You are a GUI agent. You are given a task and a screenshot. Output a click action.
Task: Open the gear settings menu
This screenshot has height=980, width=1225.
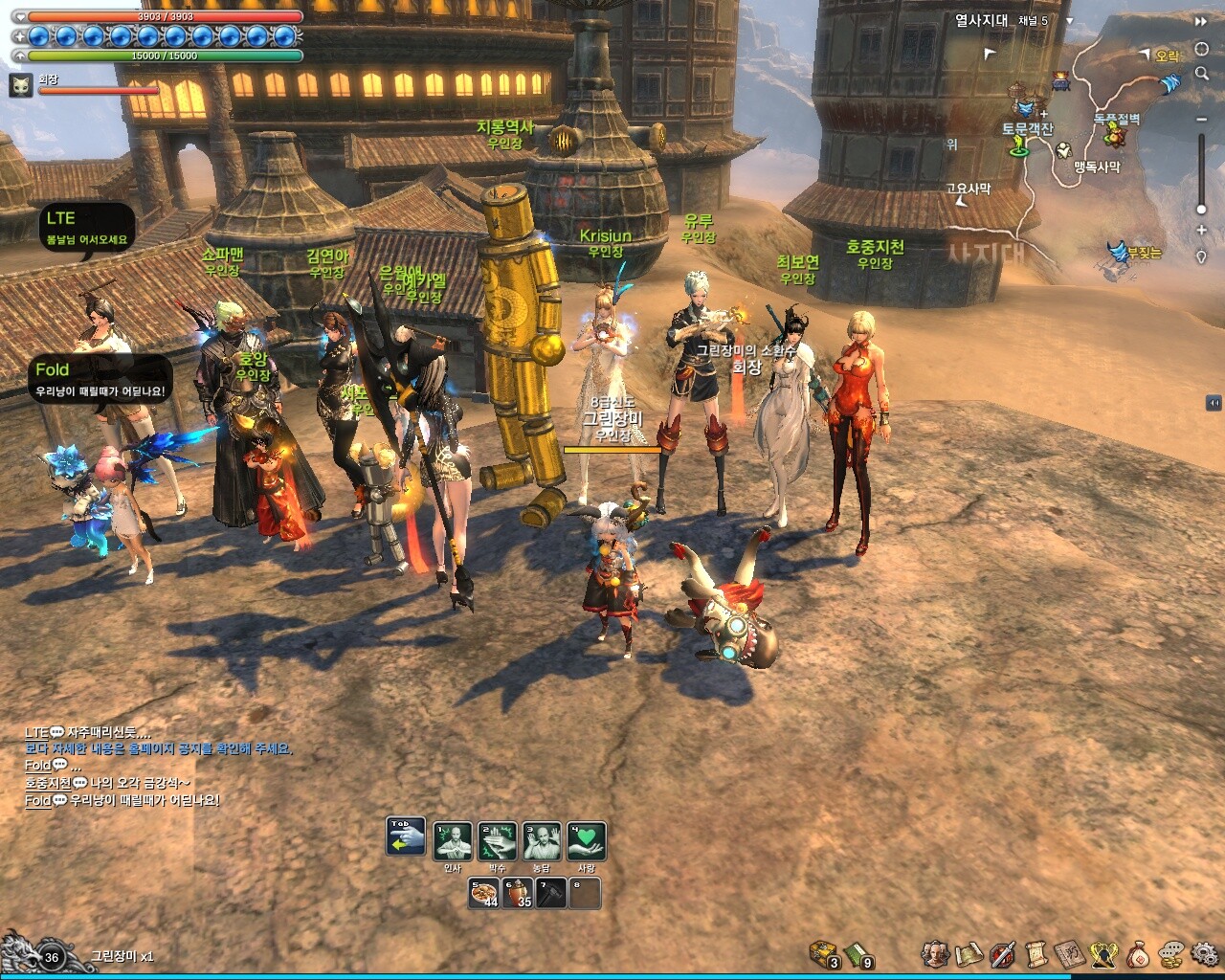[1204, 953]
